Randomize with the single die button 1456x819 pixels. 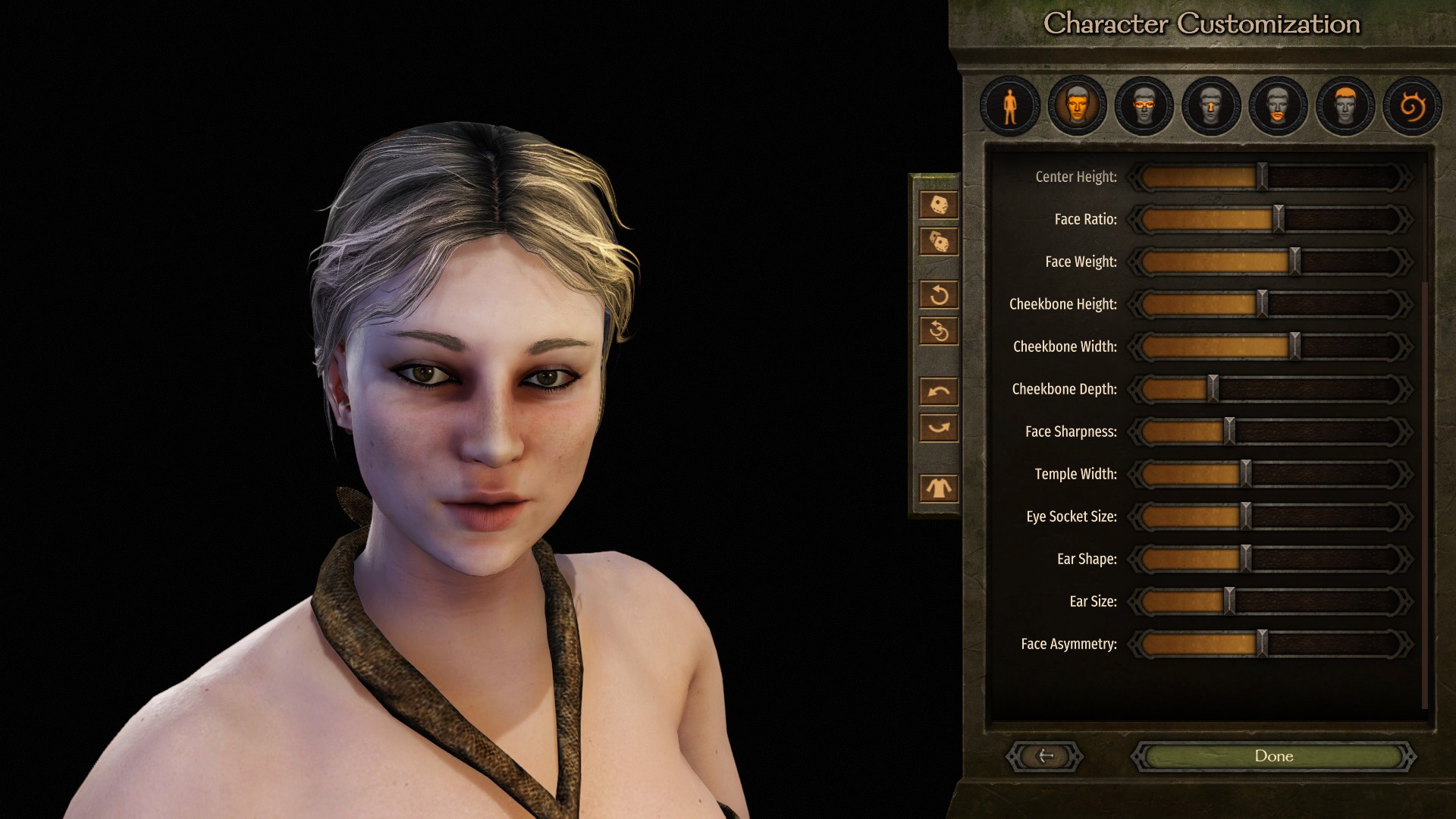(x=939, y=205)
